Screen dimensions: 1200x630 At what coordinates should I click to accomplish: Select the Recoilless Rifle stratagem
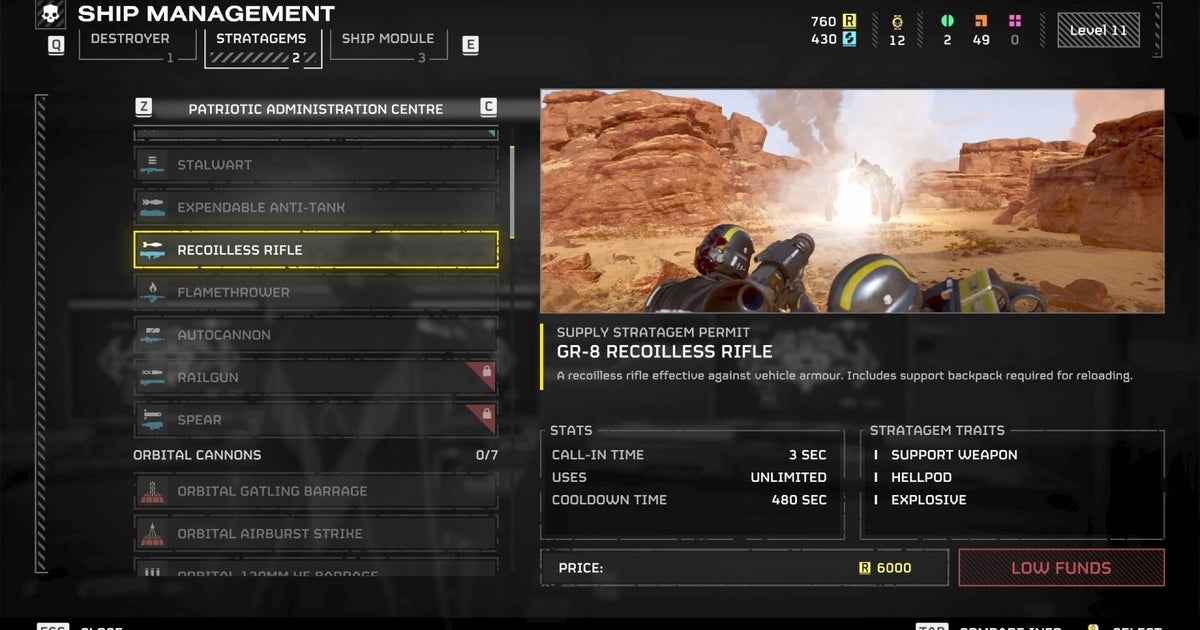point(316,250)
